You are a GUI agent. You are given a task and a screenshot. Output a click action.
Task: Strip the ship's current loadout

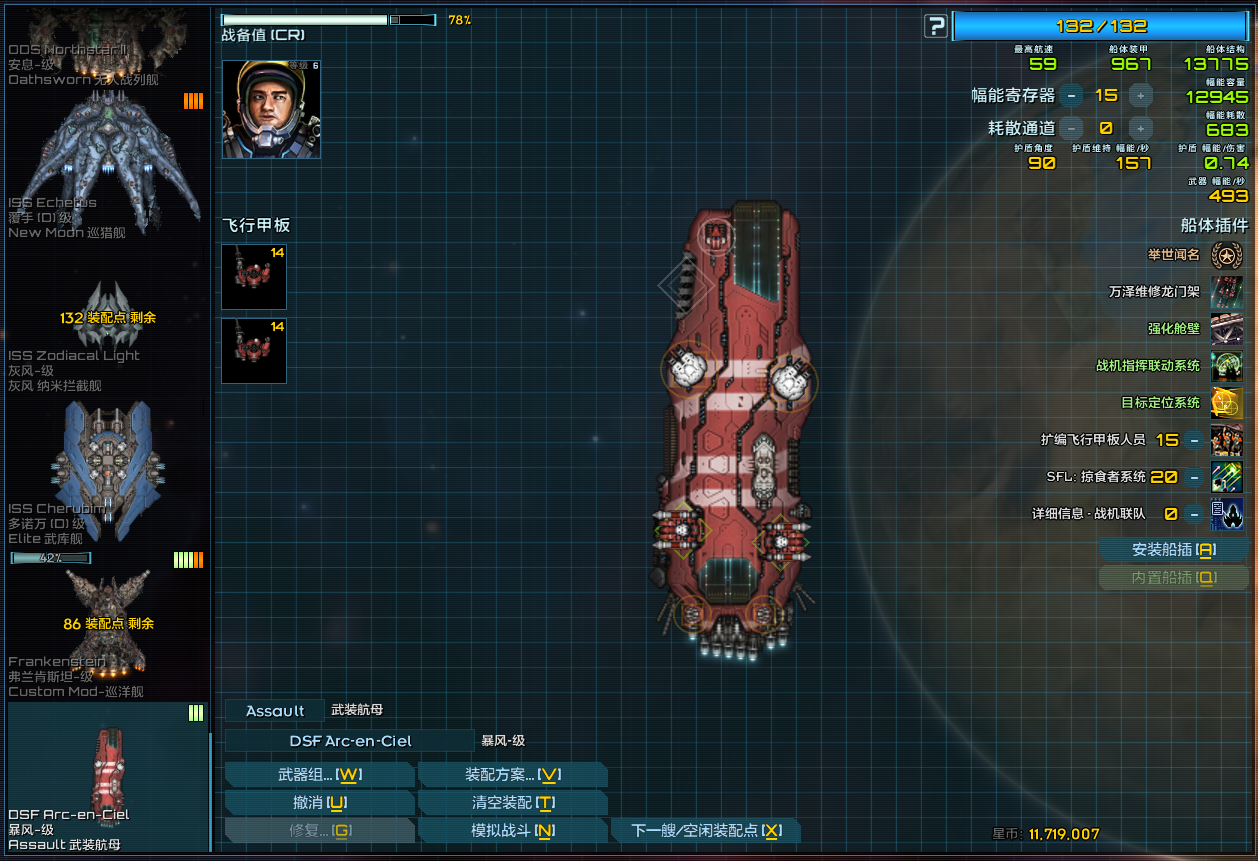[x=512, y=803]
